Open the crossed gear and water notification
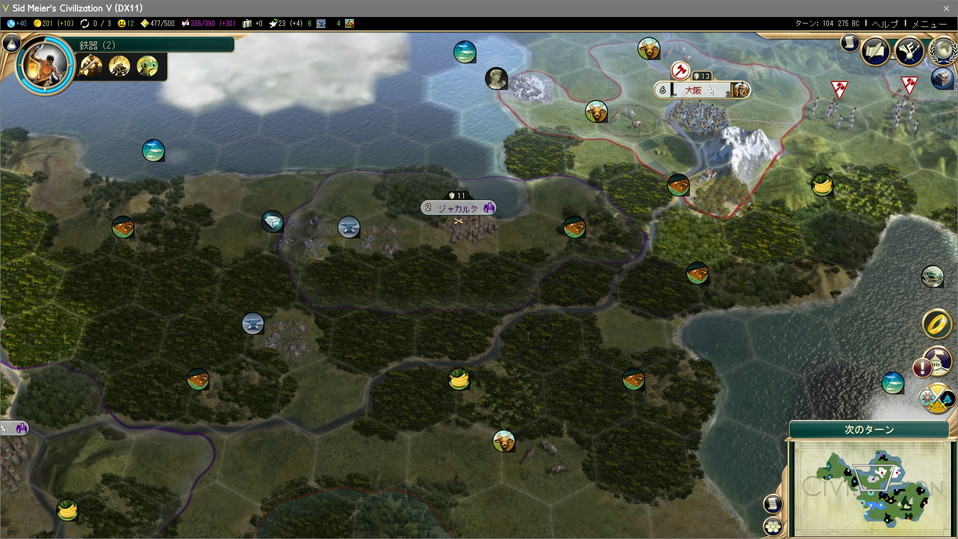 [936, 398]
